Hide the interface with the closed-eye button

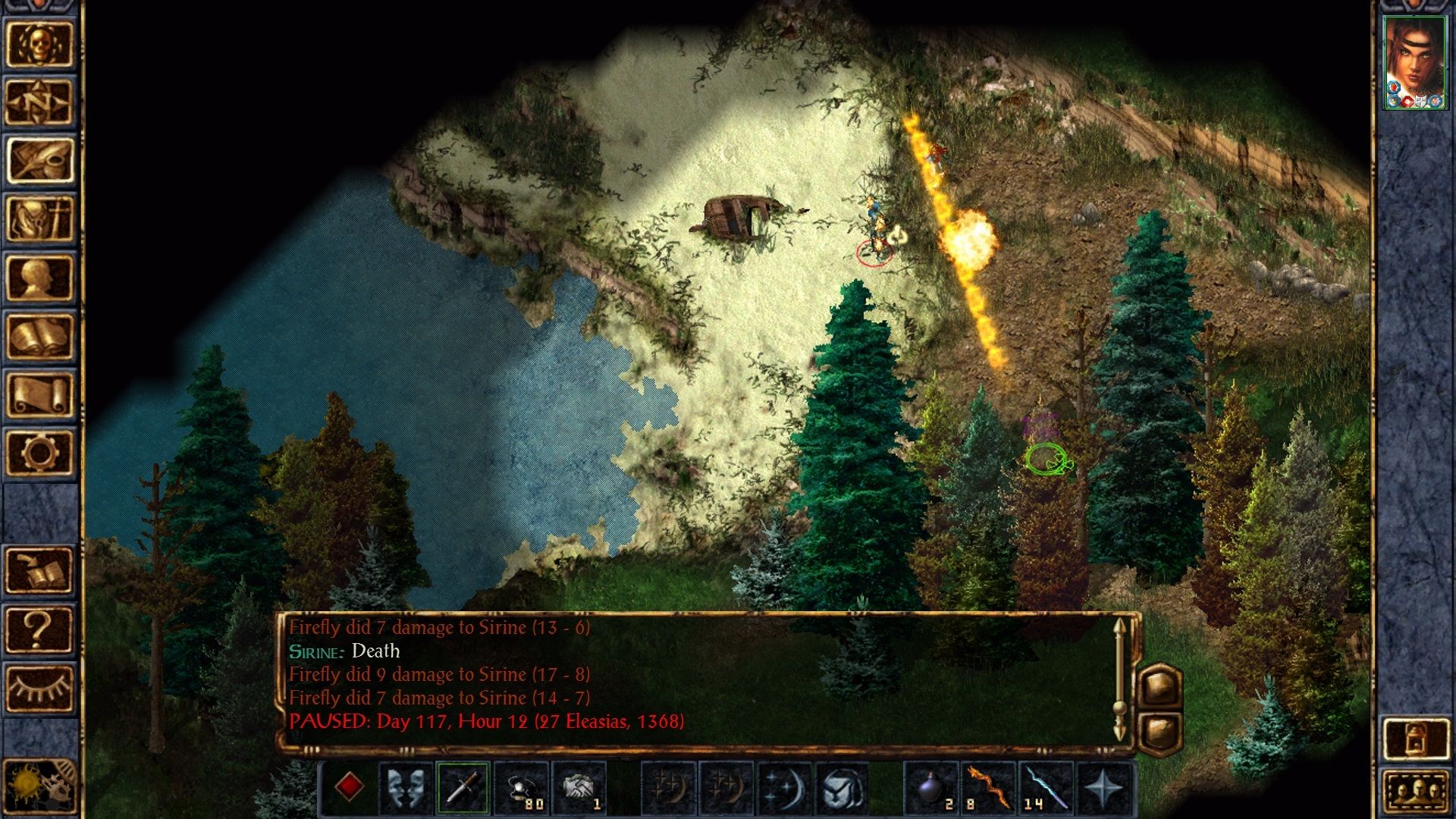pyautogui.click(x=39, y=688)
